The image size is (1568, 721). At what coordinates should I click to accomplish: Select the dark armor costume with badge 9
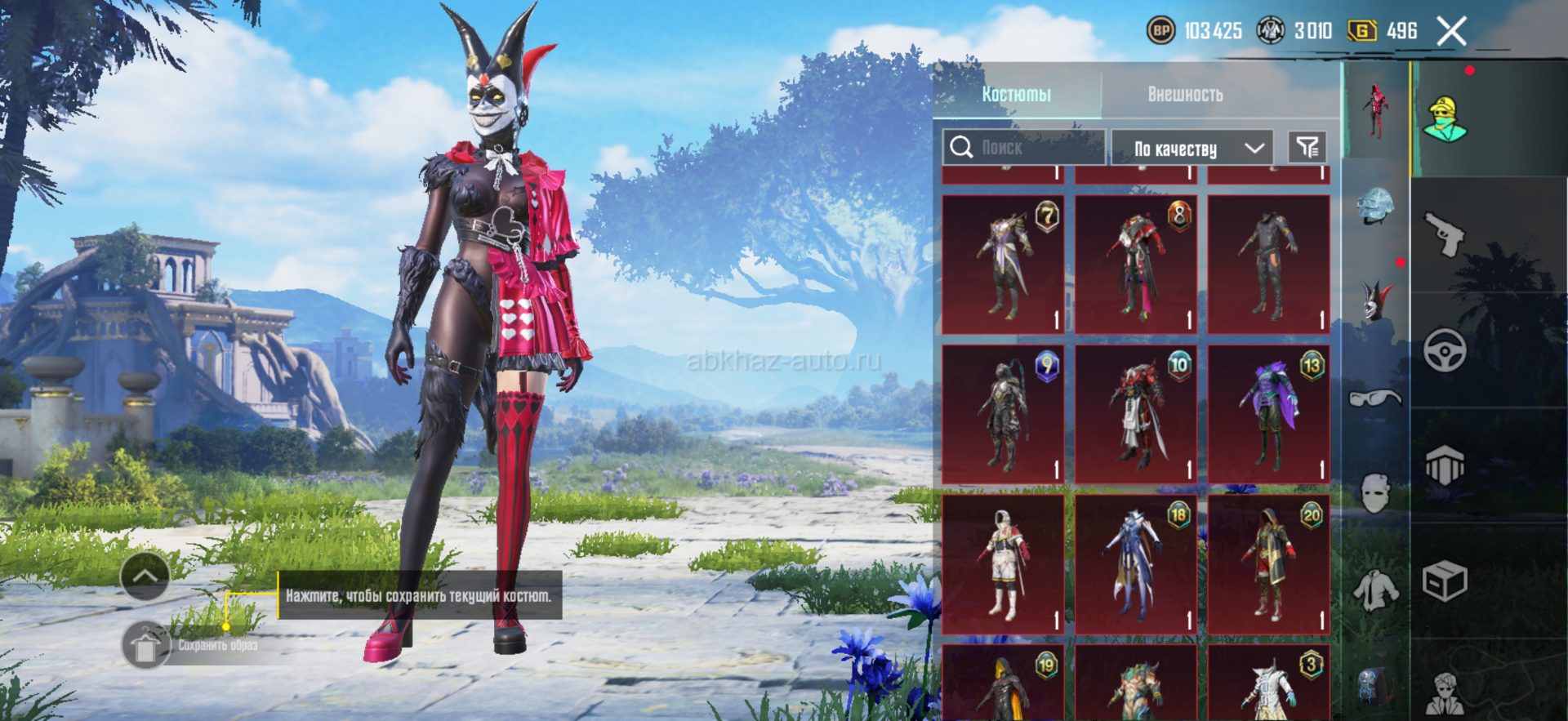(1004, 414)
